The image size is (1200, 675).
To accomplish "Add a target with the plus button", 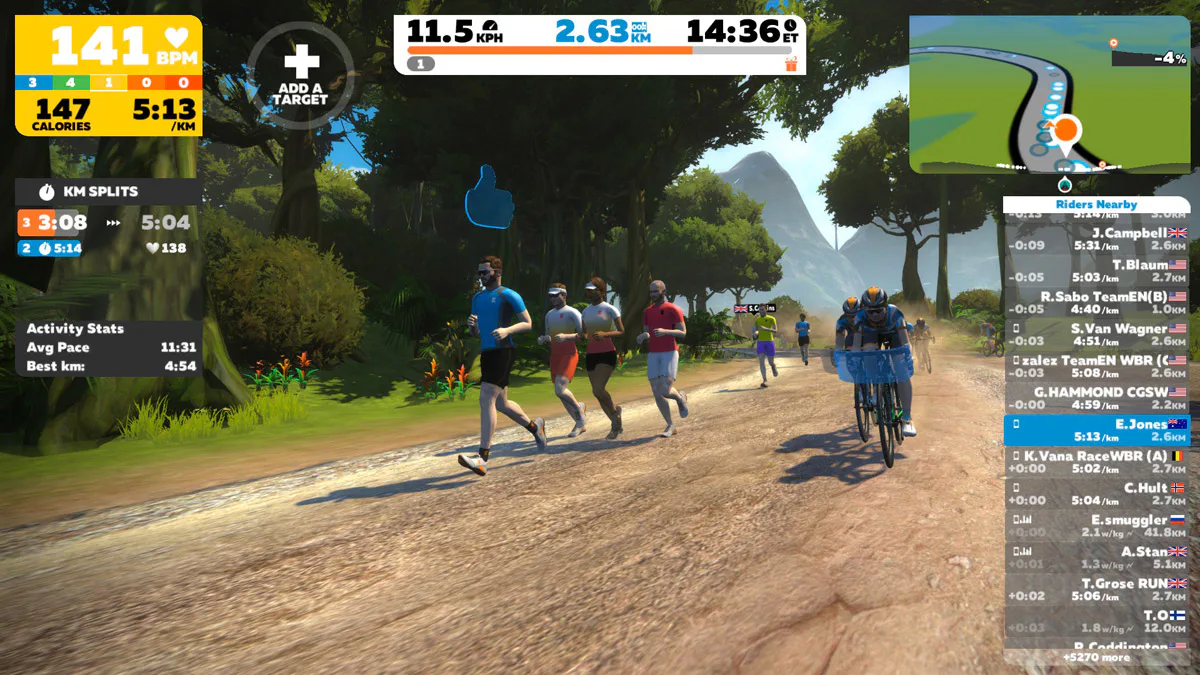I will coord(301,74).
